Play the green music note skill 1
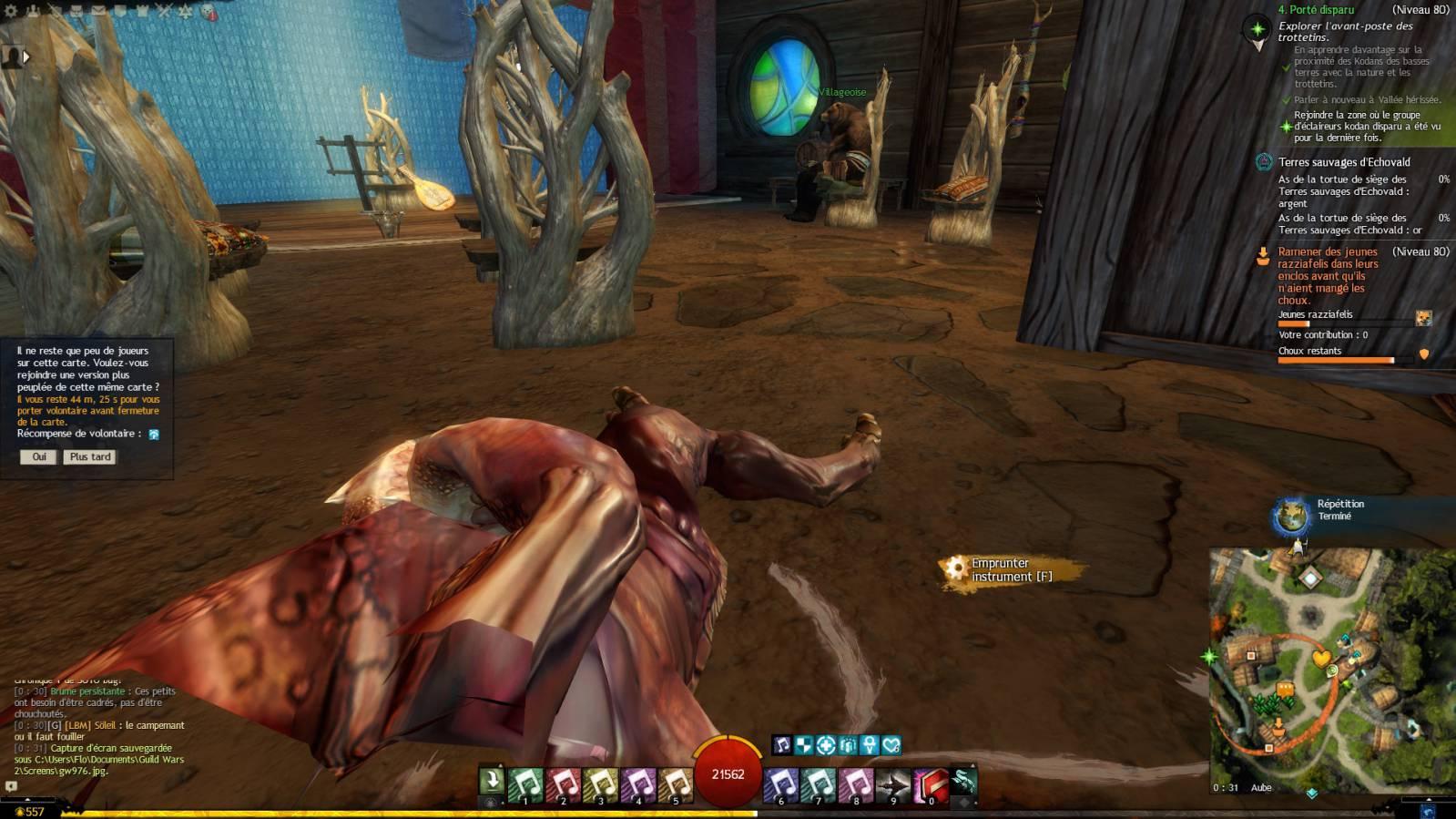The image size is (1456, 819). click(x=525, y=785)
